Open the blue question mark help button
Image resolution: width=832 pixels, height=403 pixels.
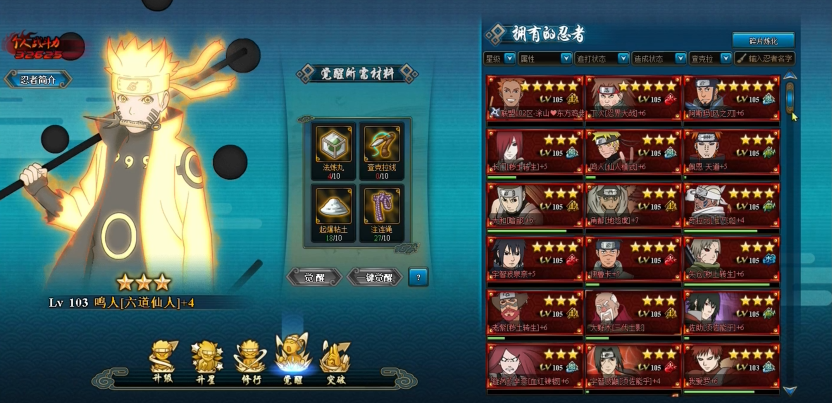418,277
